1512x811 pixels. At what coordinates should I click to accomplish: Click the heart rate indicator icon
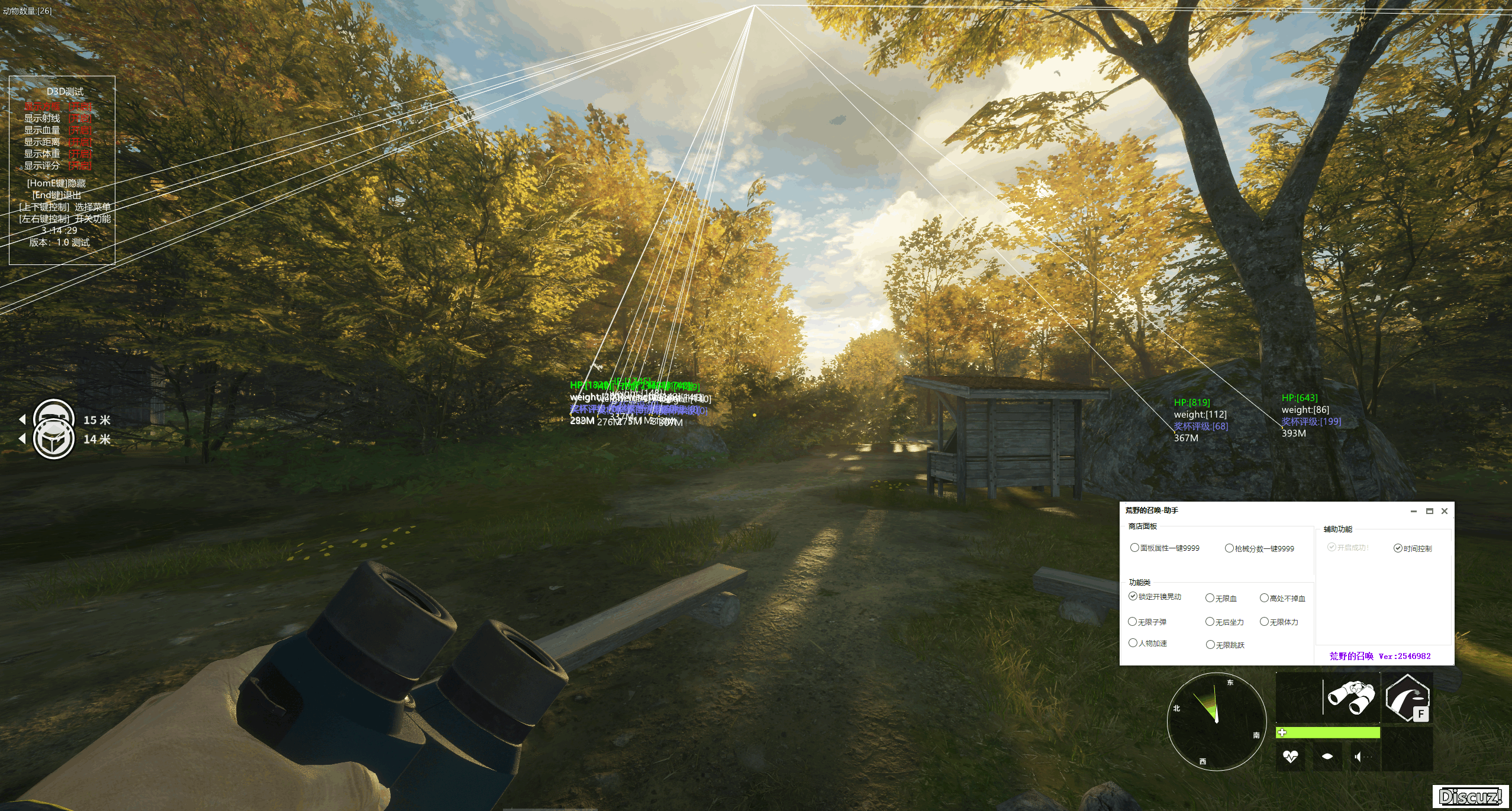(x=1290, y=756)
